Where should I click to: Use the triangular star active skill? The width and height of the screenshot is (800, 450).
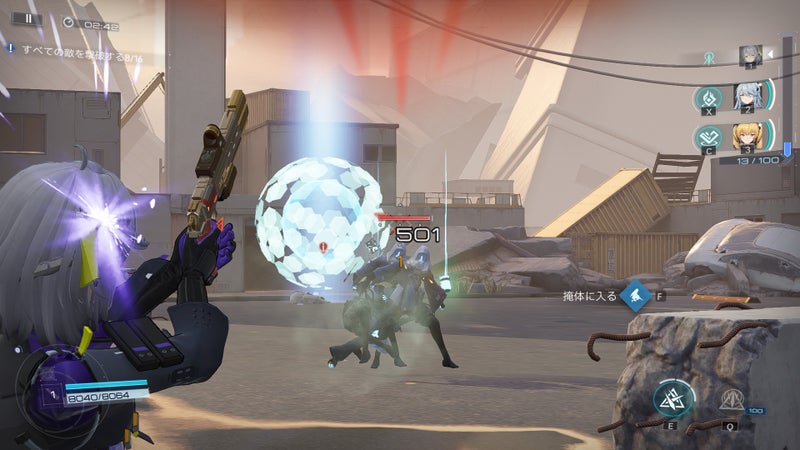674,400
